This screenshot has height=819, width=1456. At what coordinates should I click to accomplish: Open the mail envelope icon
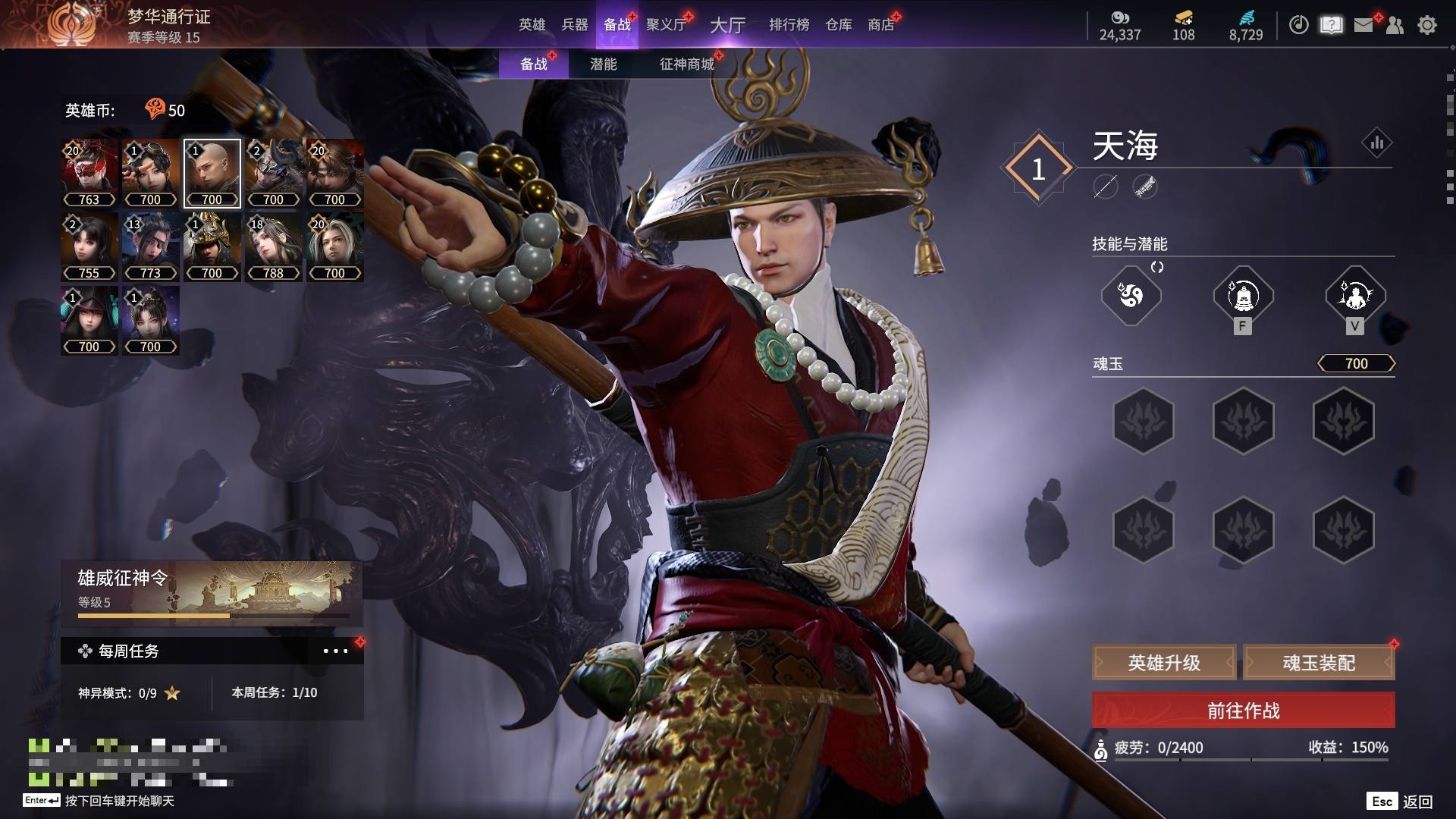click(1363, 25)
